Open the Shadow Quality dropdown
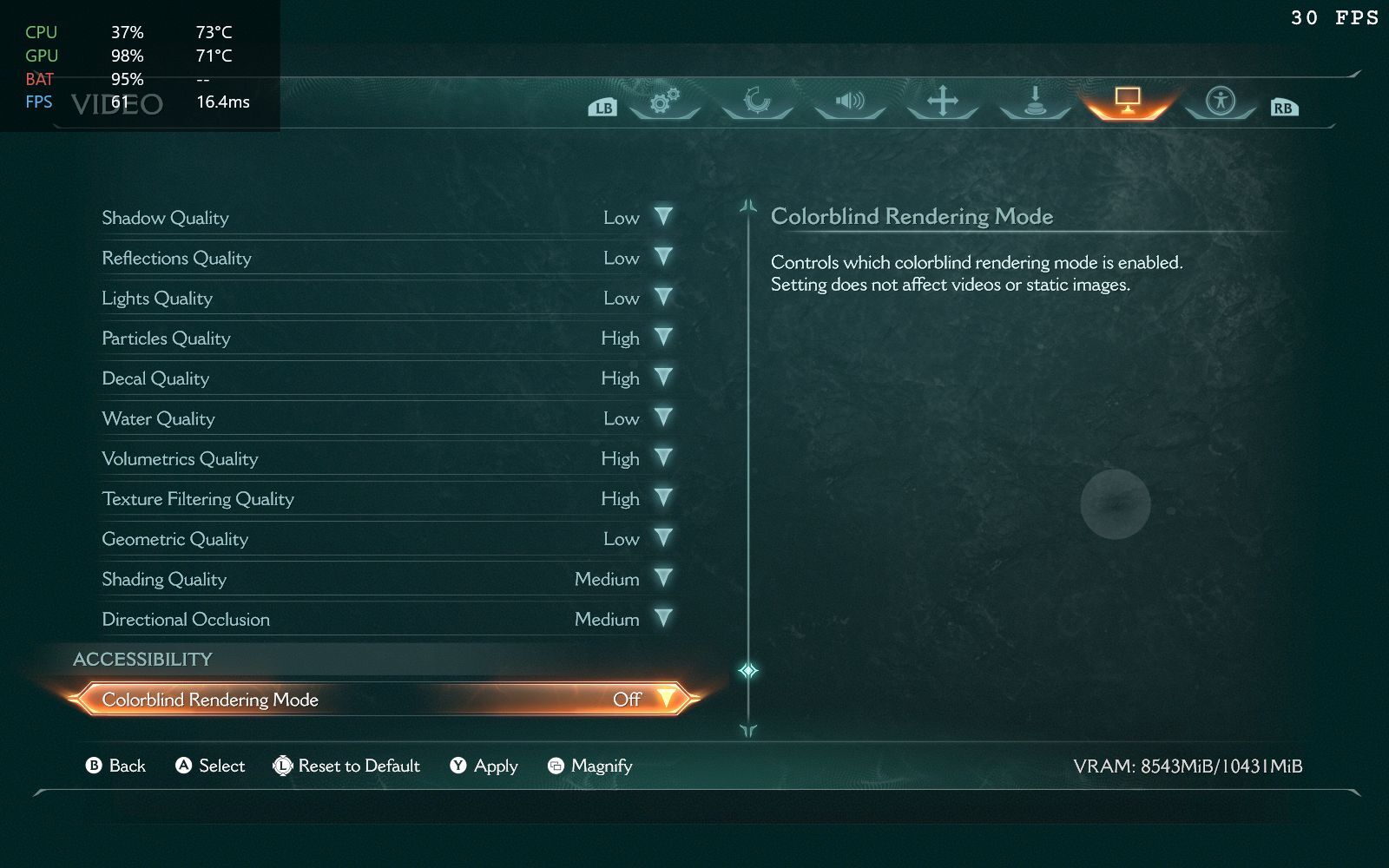The image size is (1389, 868). (663, 217)
